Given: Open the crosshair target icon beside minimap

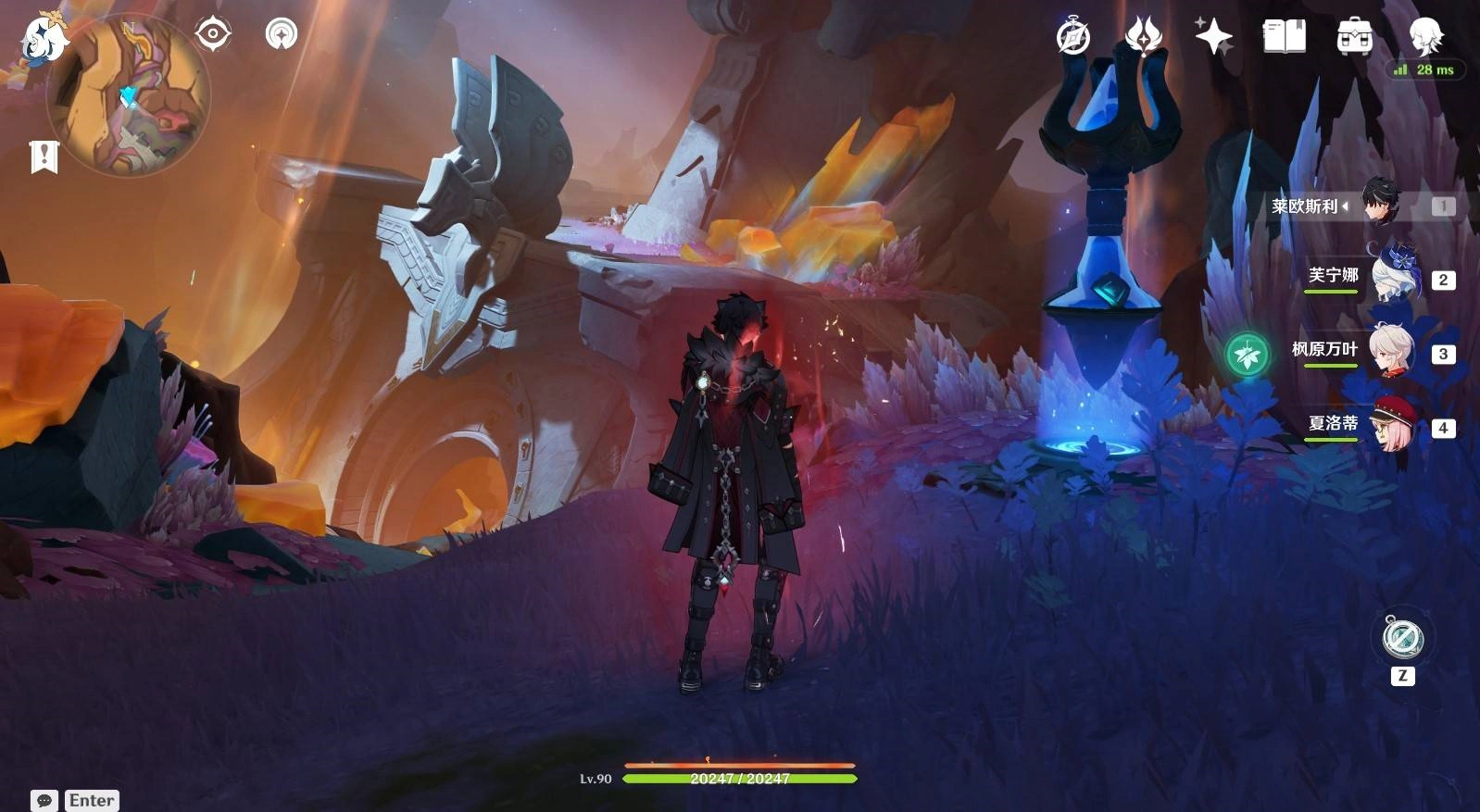Looking at the screenshot, I should coord(213,35).
